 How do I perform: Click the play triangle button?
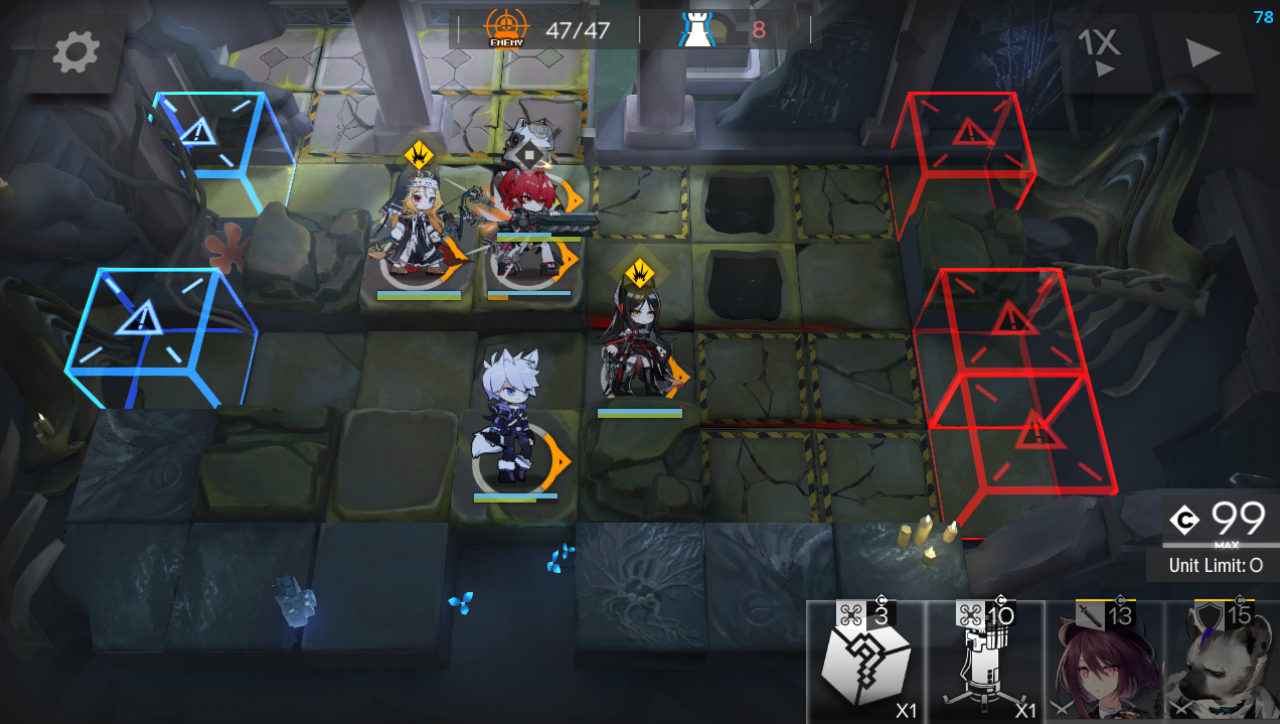point(1202,54)
